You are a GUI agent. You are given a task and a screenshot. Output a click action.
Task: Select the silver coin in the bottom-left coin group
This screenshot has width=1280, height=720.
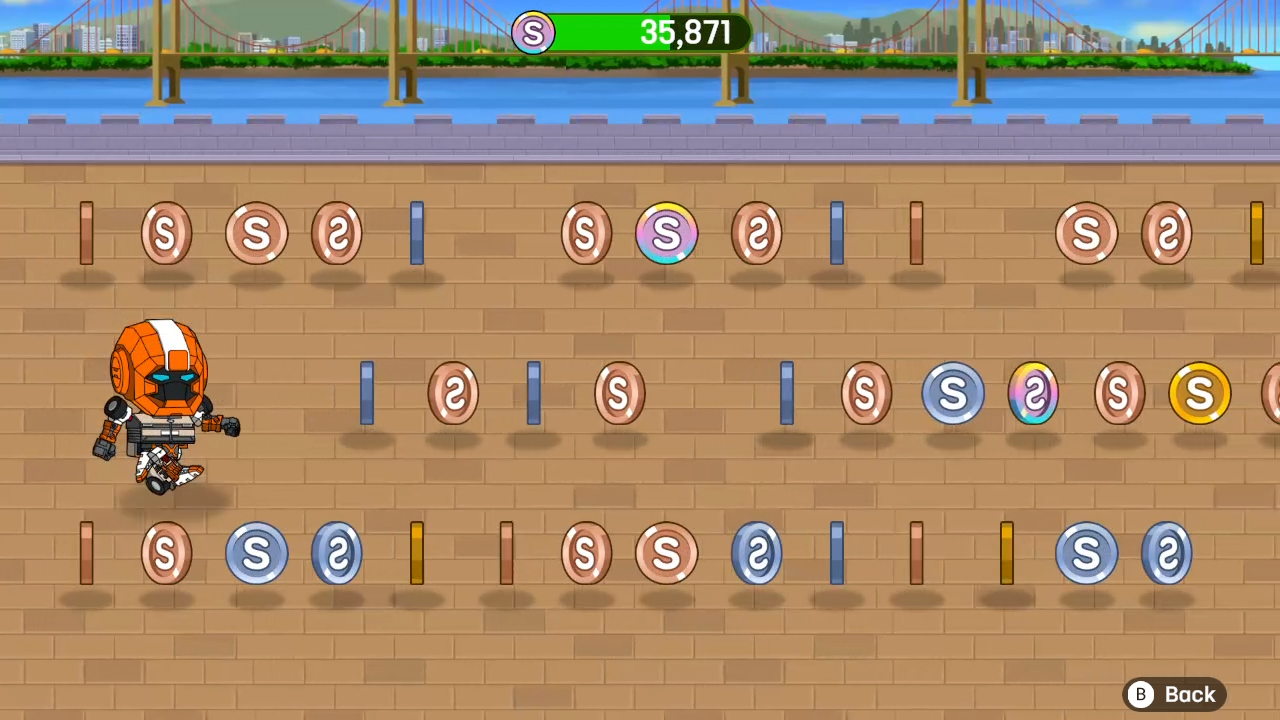257,553
